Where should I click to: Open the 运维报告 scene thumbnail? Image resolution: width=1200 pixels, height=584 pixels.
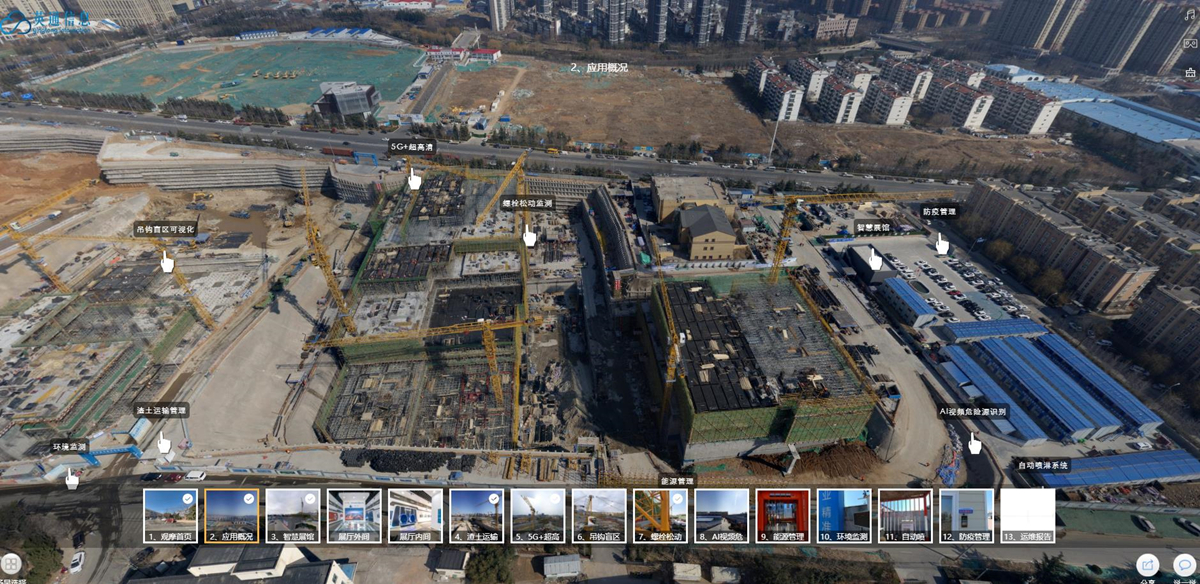point(1028,514)
